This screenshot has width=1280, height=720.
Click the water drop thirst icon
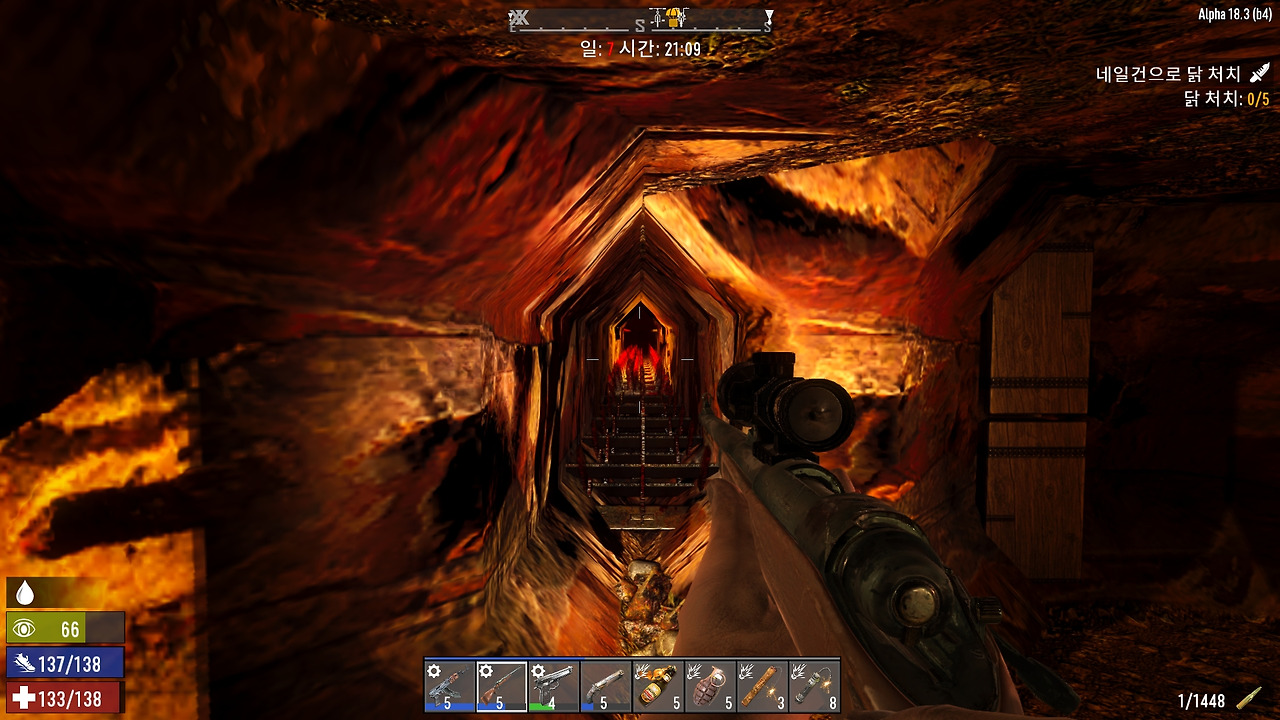click(25, 594)
